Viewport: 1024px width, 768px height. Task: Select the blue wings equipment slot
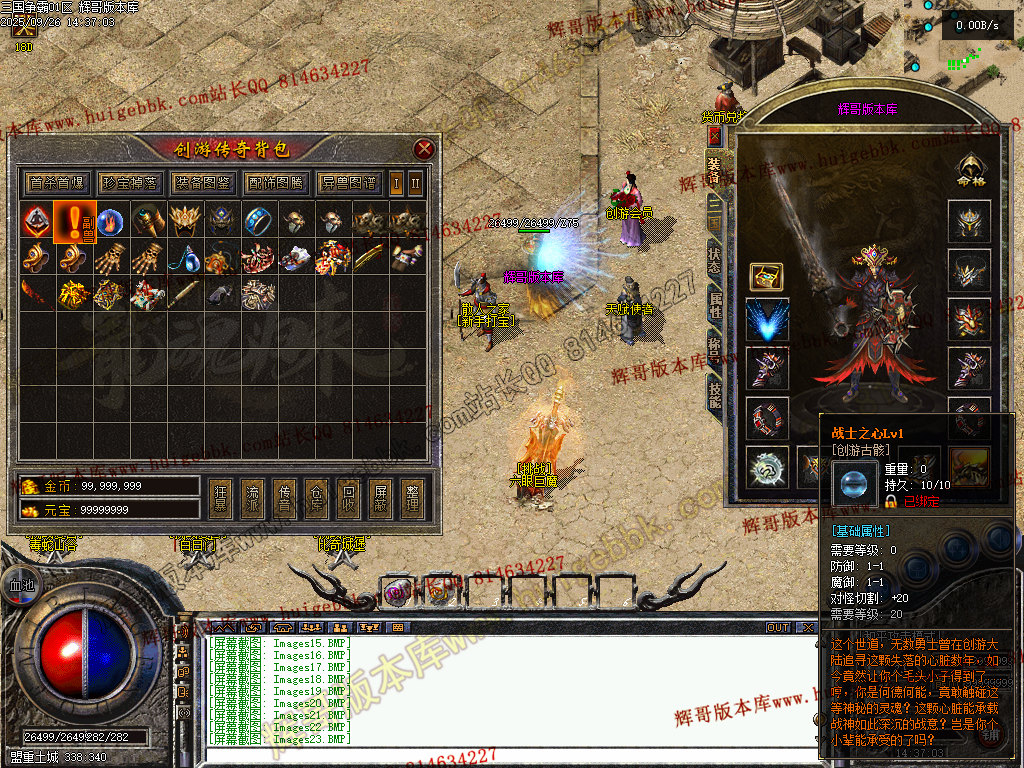click(x=767, y=321)
